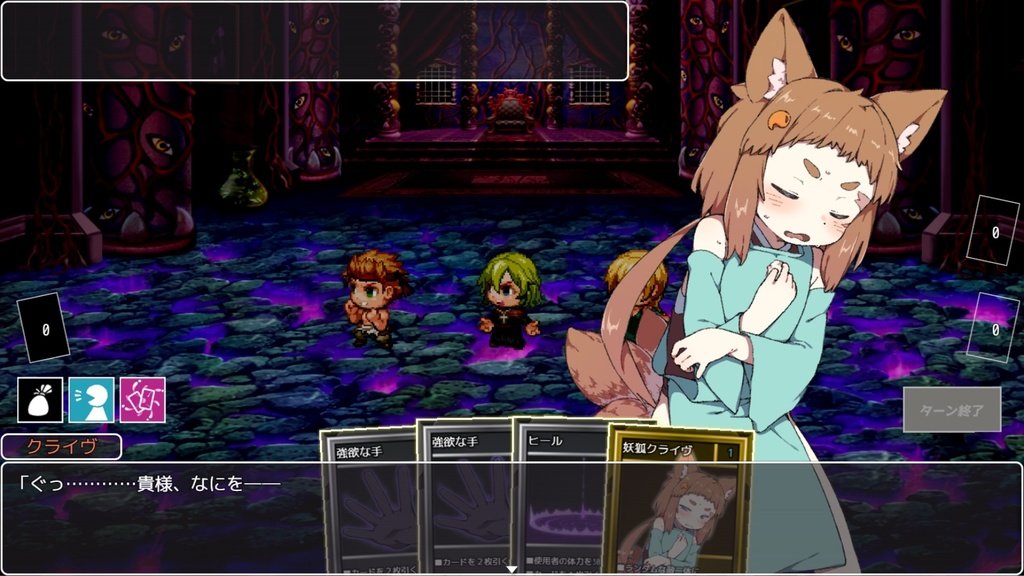End the turn with ターン終了 button

[951, 410]
